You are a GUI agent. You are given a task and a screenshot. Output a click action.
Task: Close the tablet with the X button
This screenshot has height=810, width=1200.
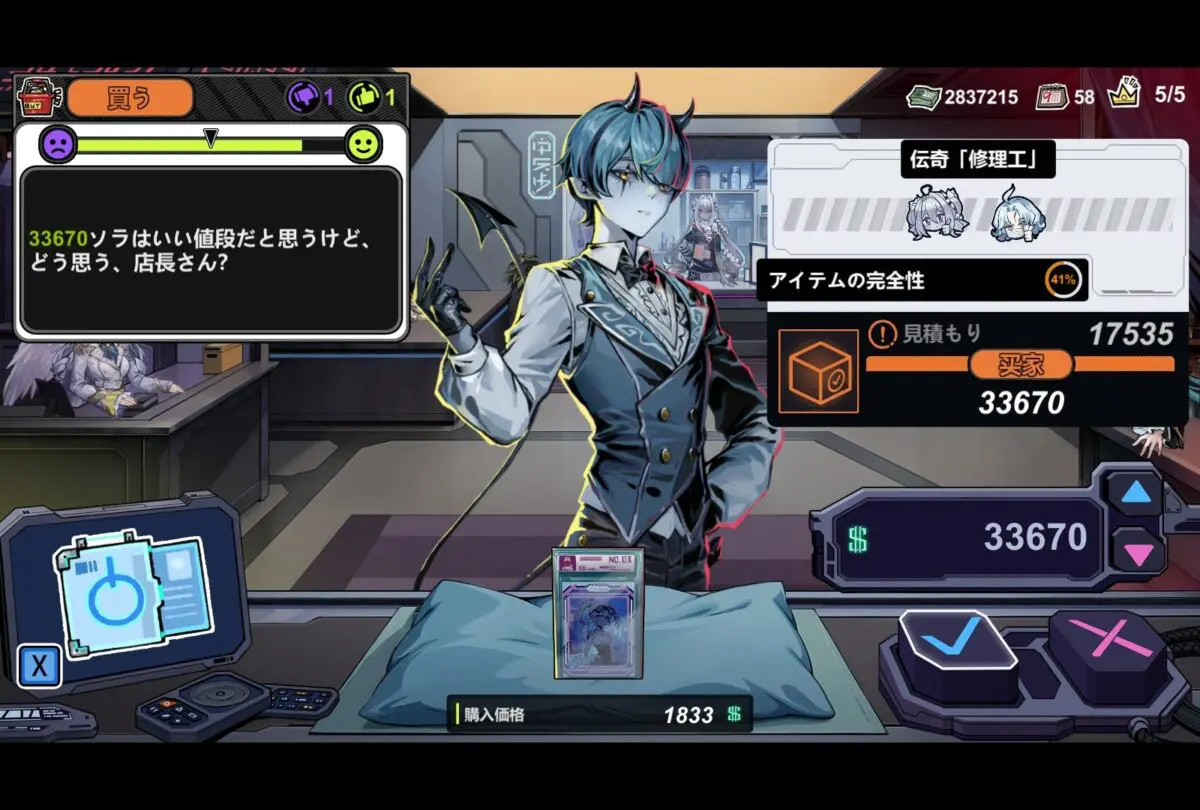tap(39, 666)
